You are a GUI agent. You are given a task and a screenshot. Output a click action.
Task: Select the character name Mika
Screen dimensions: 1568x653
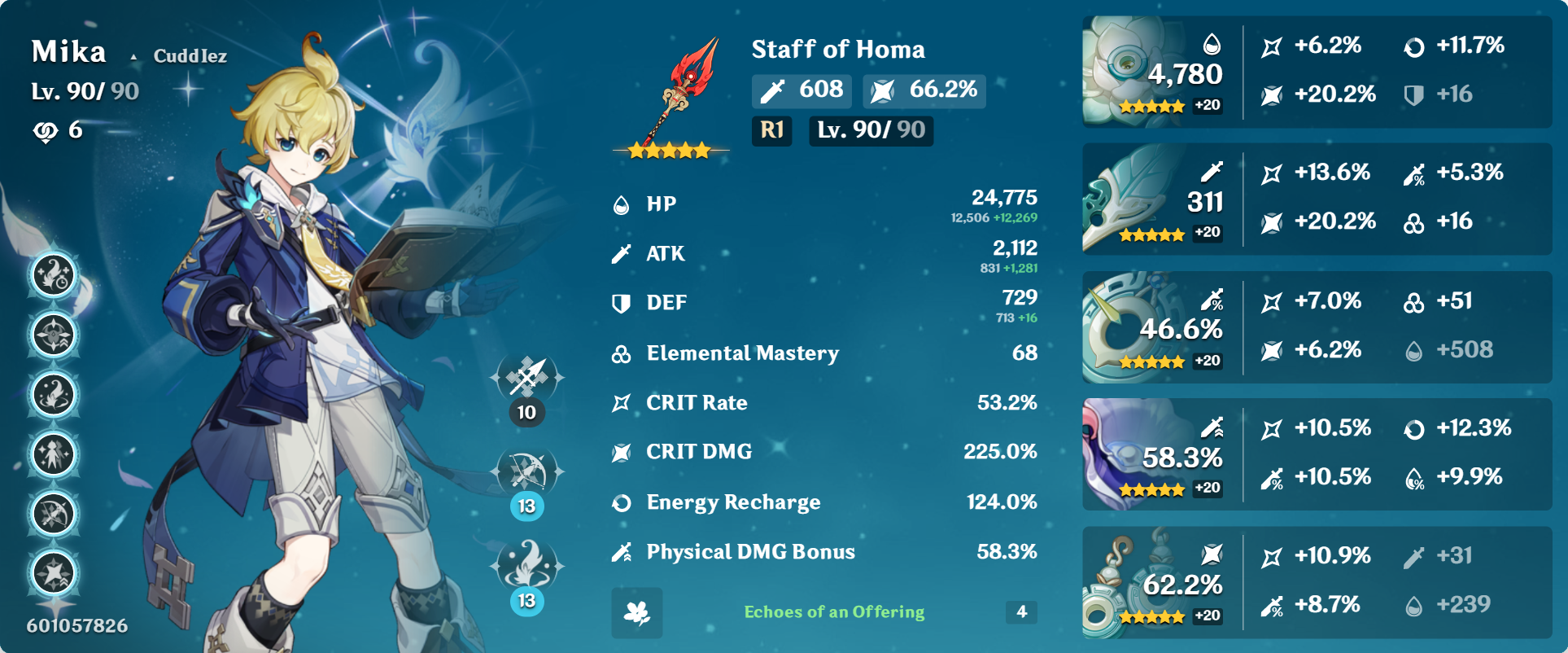point(69,50)
